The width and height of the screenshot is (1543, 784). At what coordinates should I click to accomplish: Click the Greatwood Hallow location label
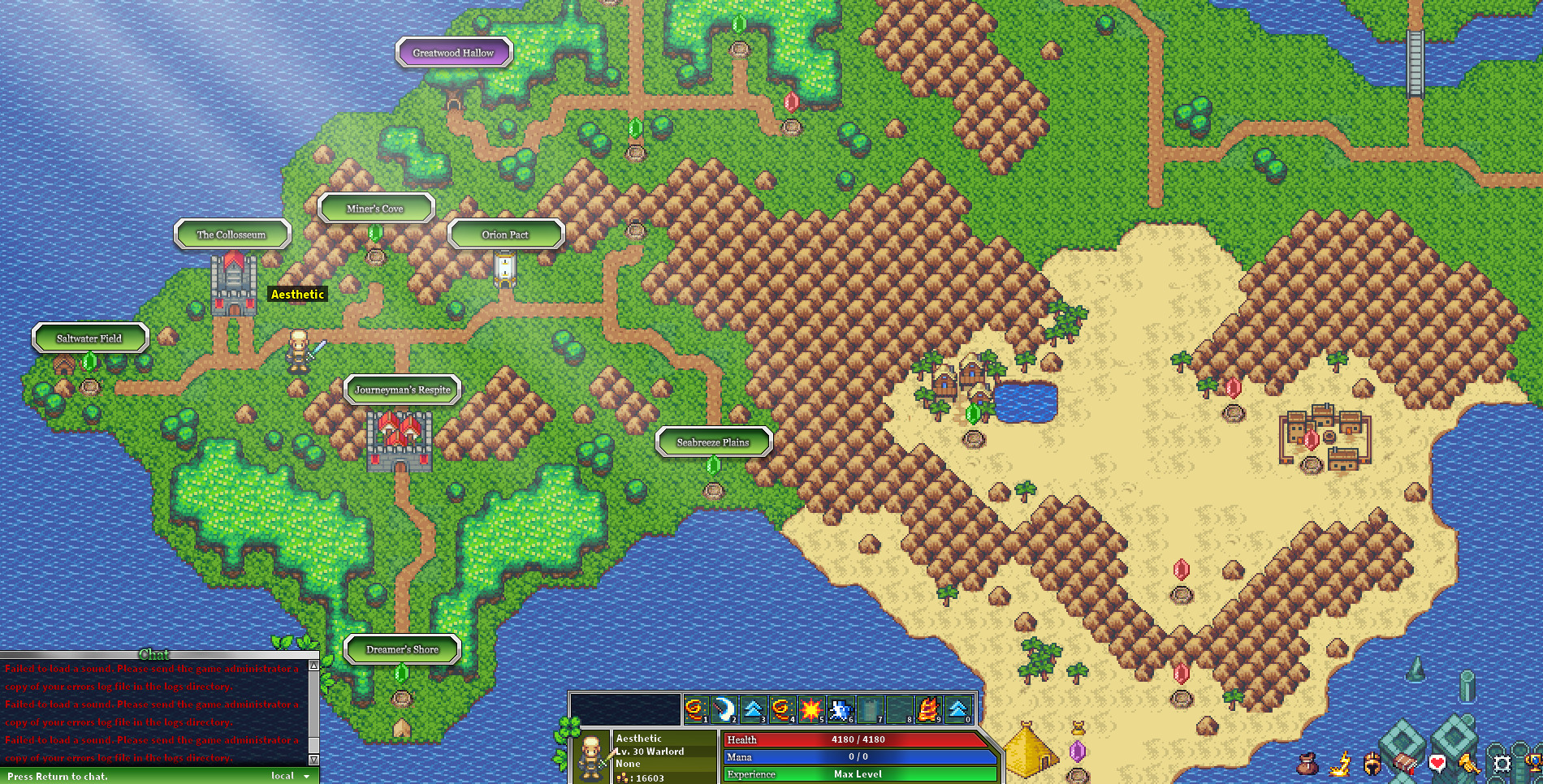pyautogui.click(x=453, y=52)
